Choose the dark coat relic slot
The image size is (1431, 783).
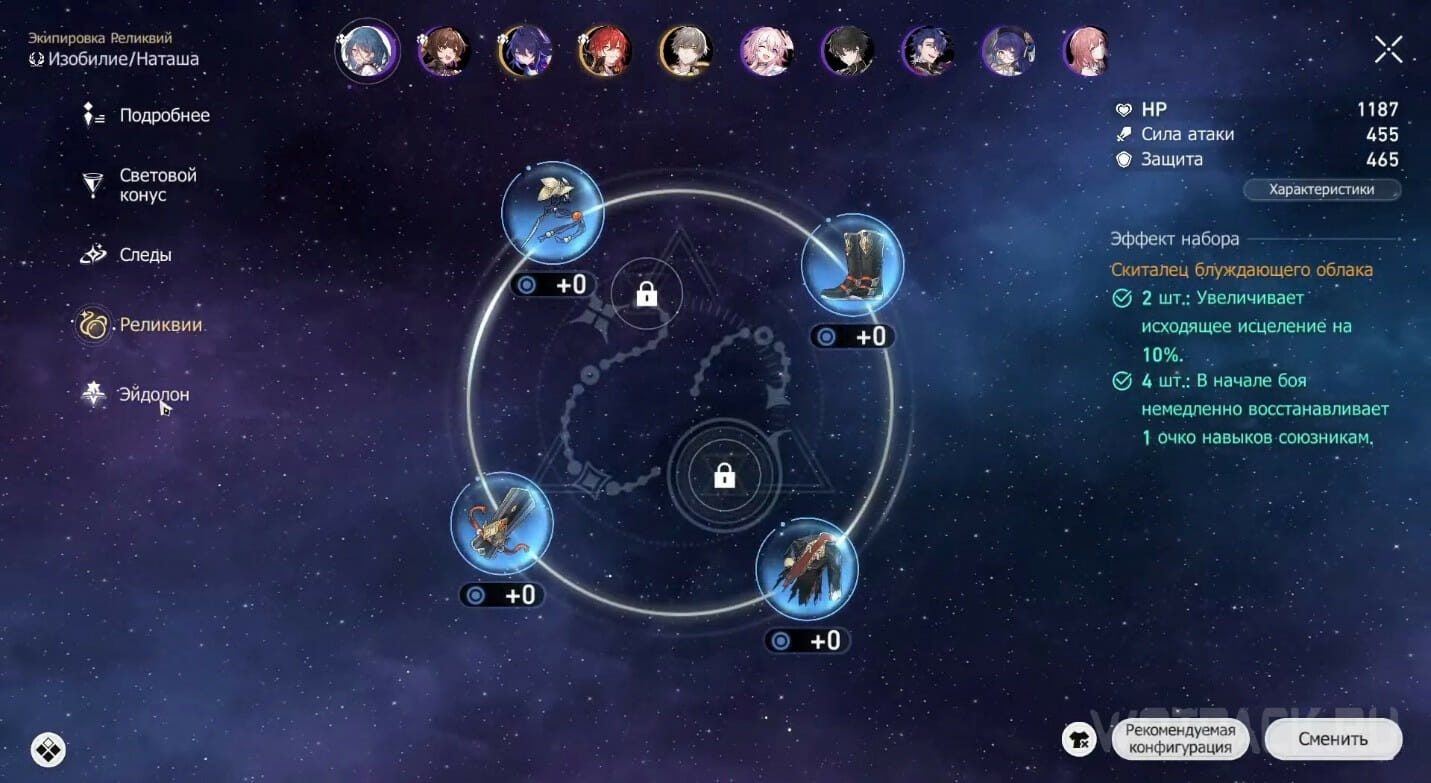[806, 569]
